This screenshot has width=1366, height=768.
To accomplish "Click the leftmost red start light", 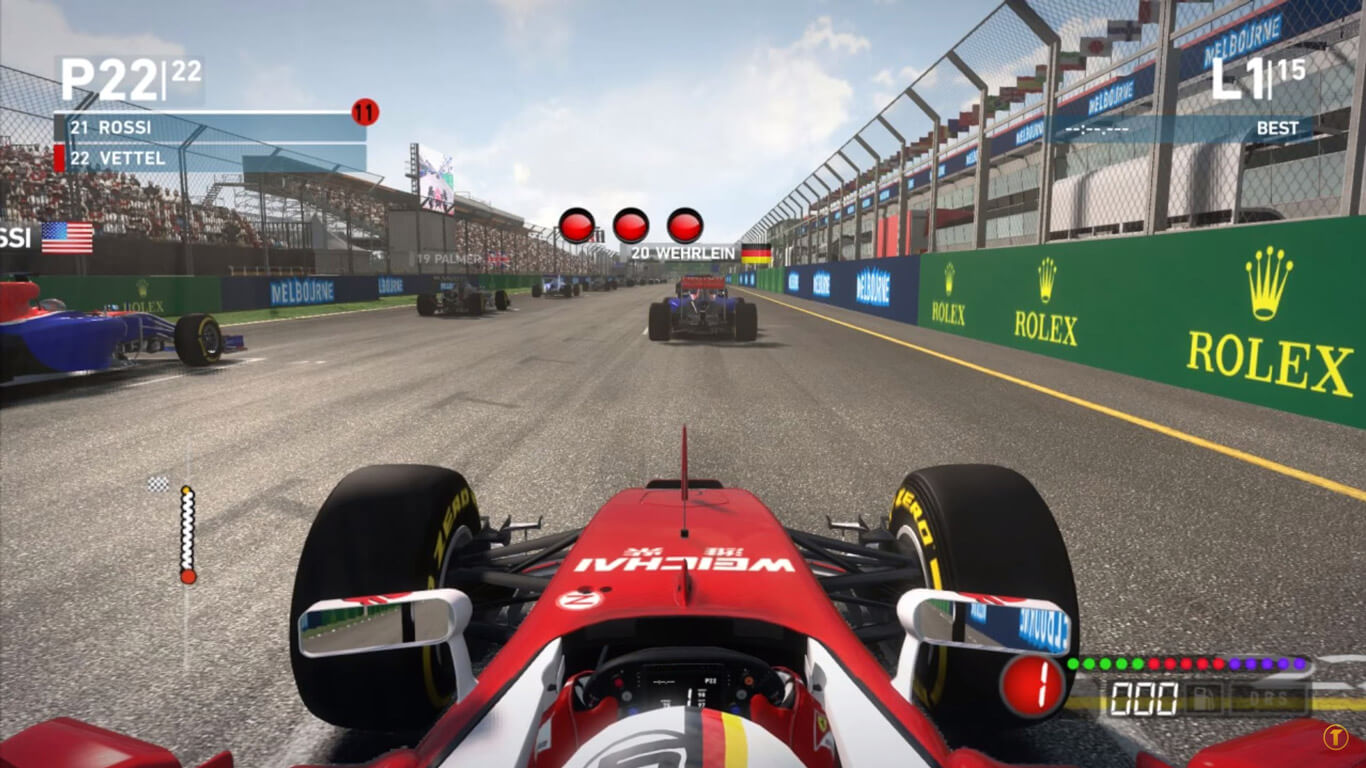I will [x=578, y=224].
